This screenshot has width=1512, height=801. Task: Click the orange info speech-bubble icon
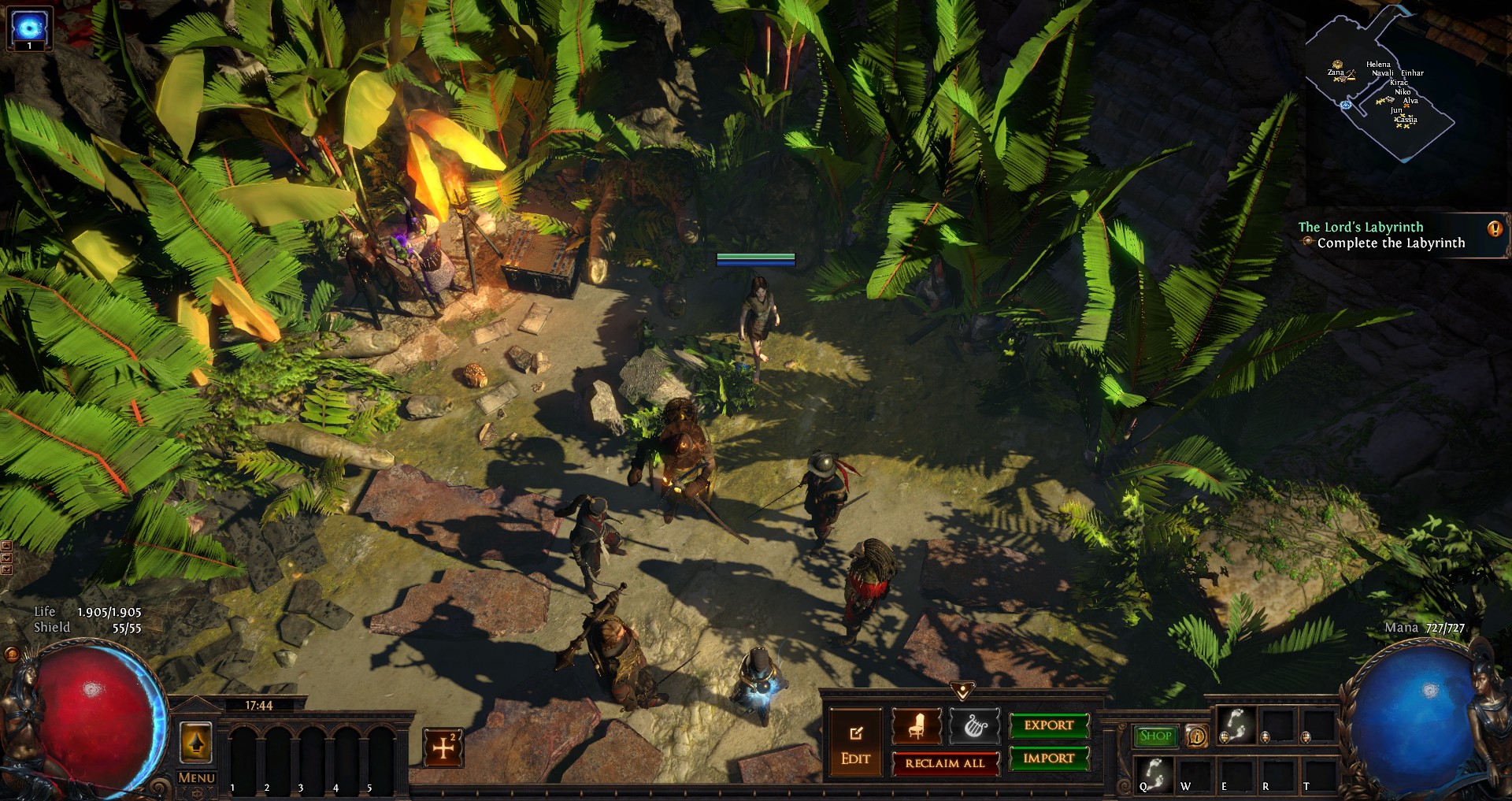[1197, 736]
